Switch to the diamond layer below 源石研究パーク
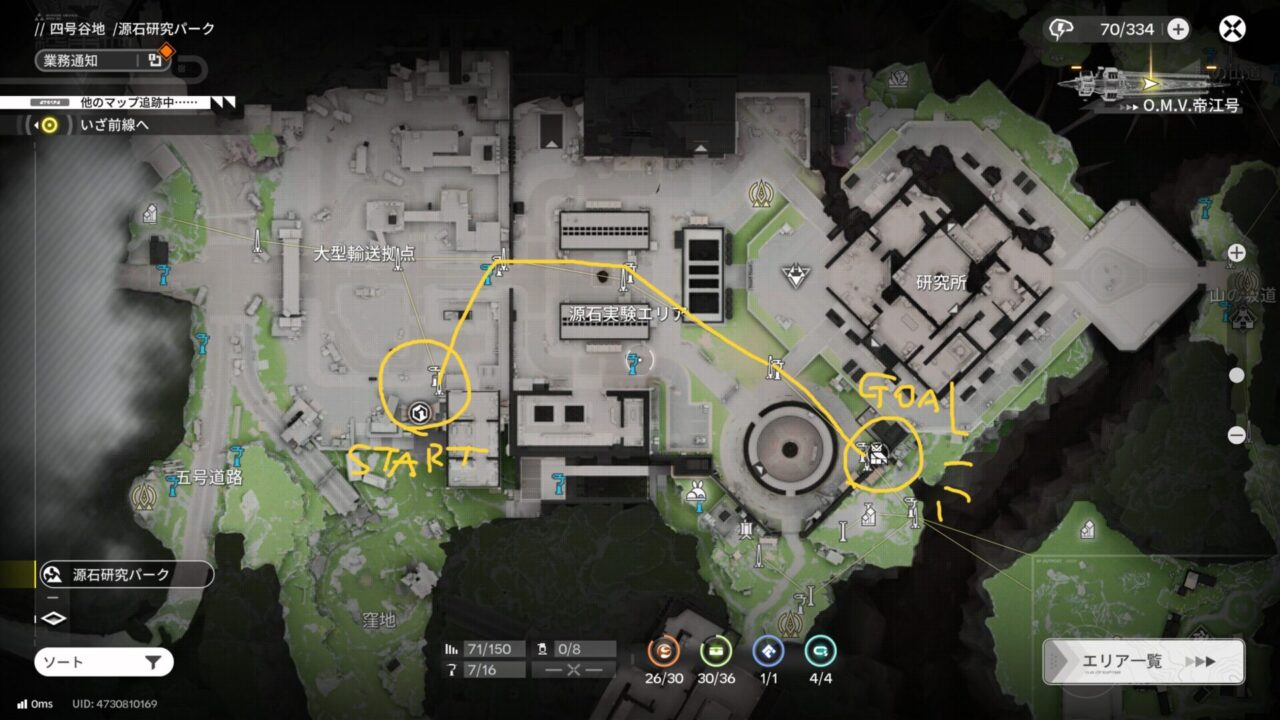The image size is (1280, 720). pos(54,618)
